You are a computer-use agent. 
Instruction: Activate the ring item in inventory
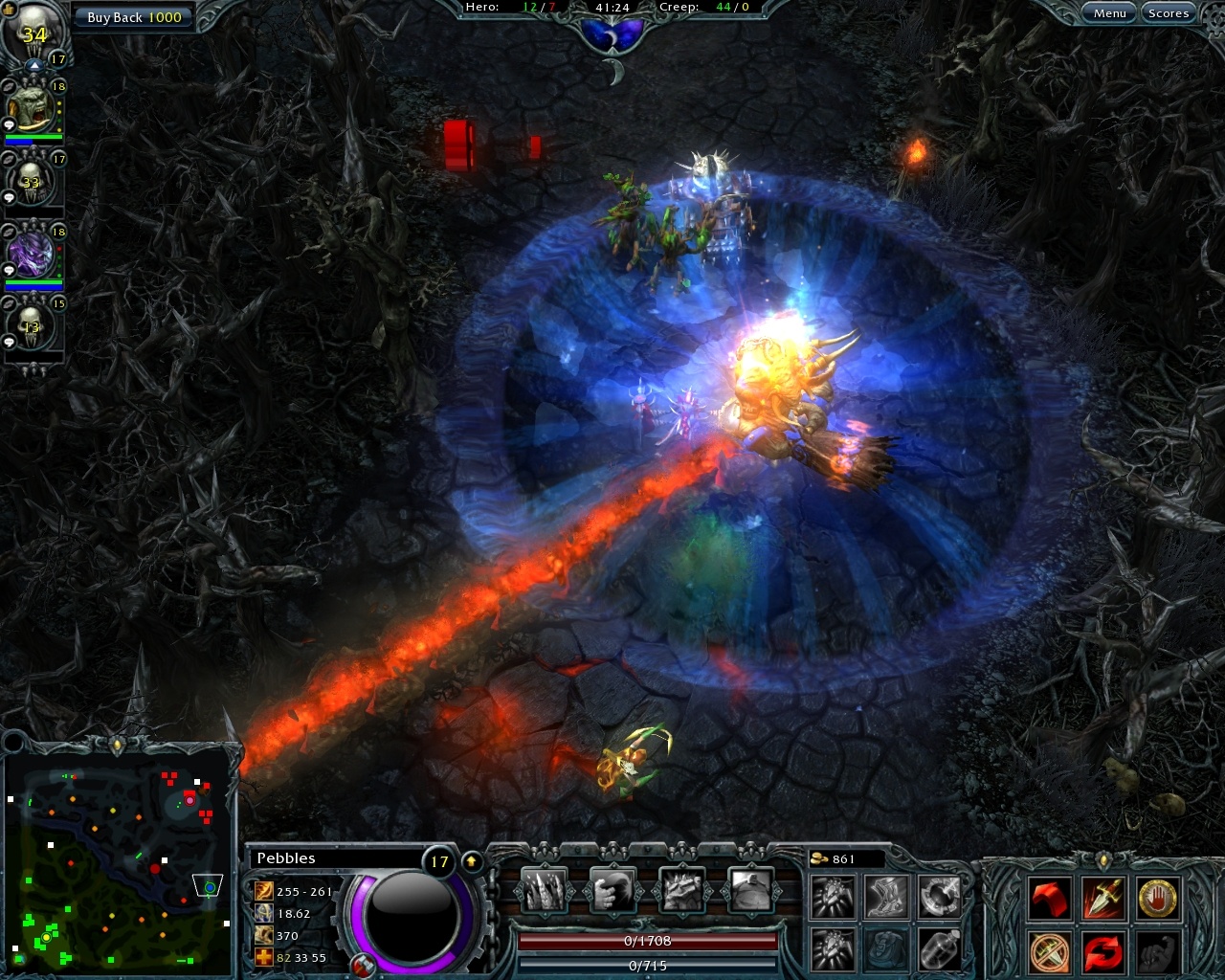pyautogui.click(x=938, y=895)
